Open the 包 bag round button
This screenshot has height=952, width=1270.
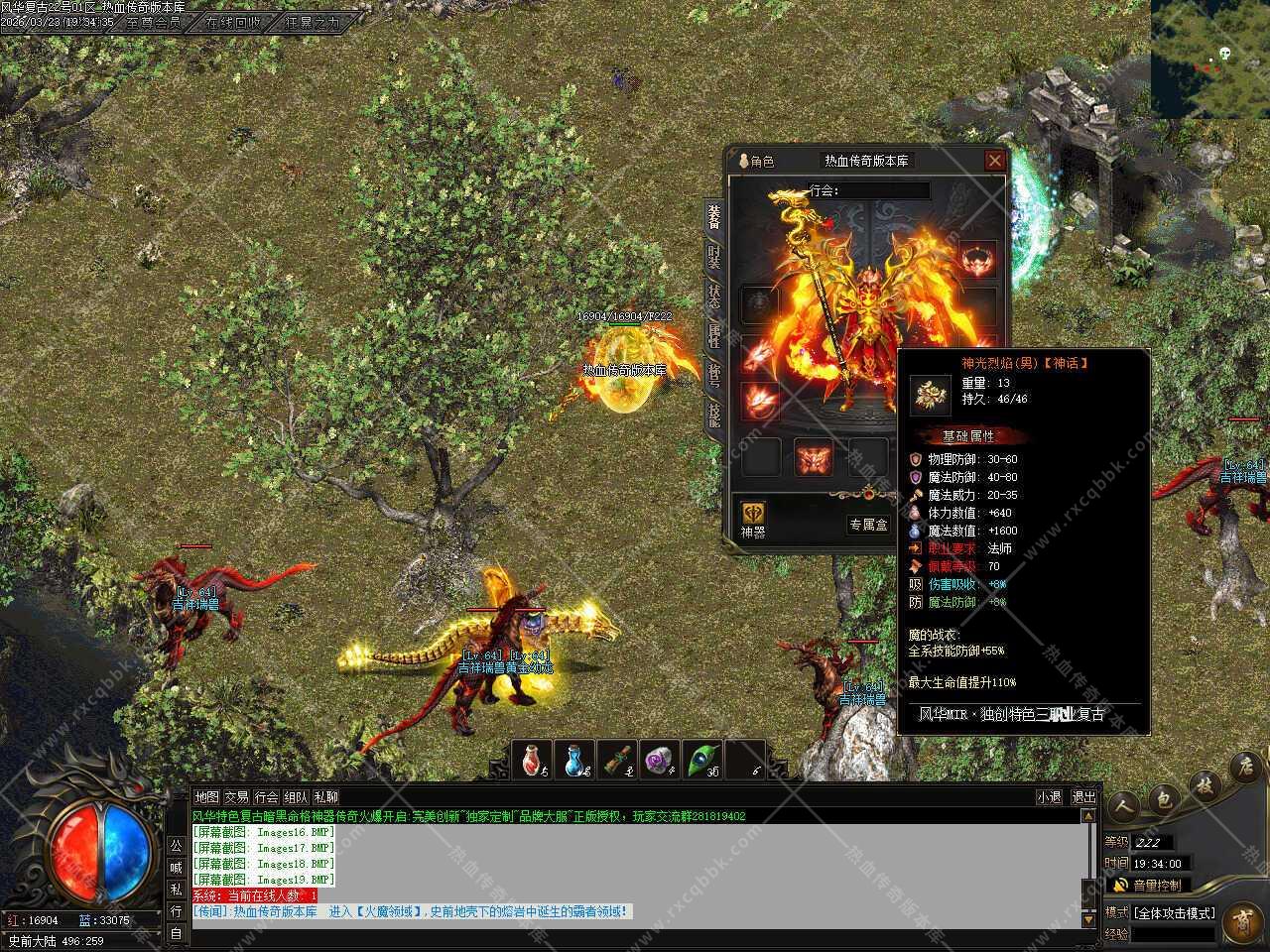click(1164, 799)
